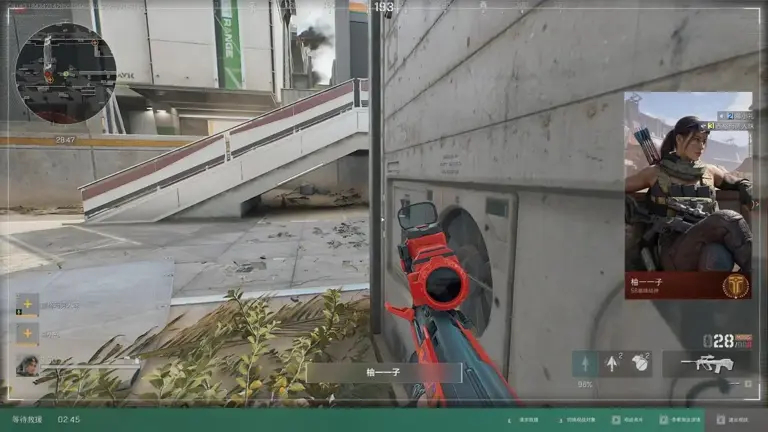The width and height of the screenshot is (768, 432).
Task: Click the spectated player name banner
Action: click(384, 373)
